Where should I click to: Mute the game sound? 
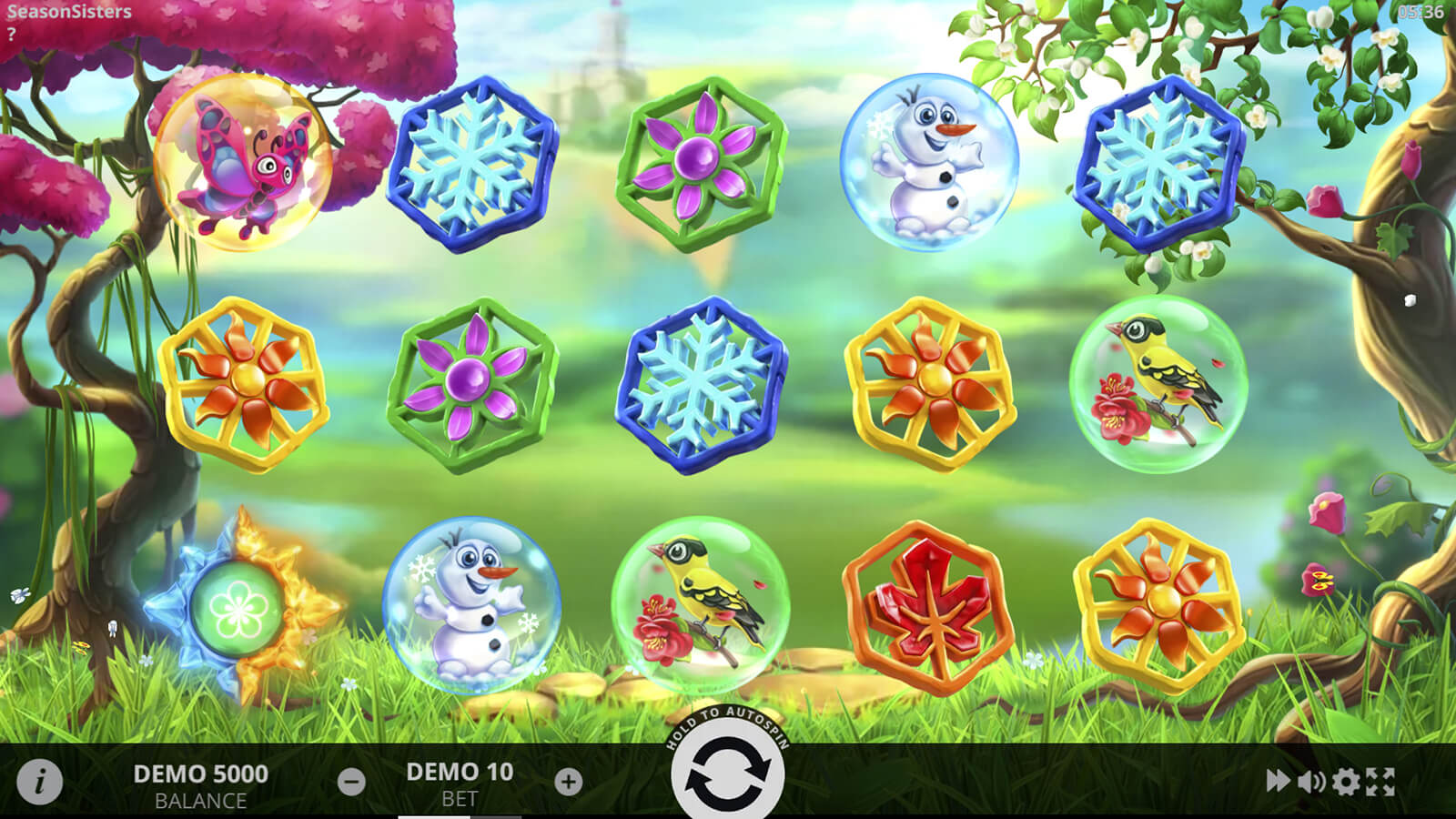pyautogui.click(x=1311, y=781)
